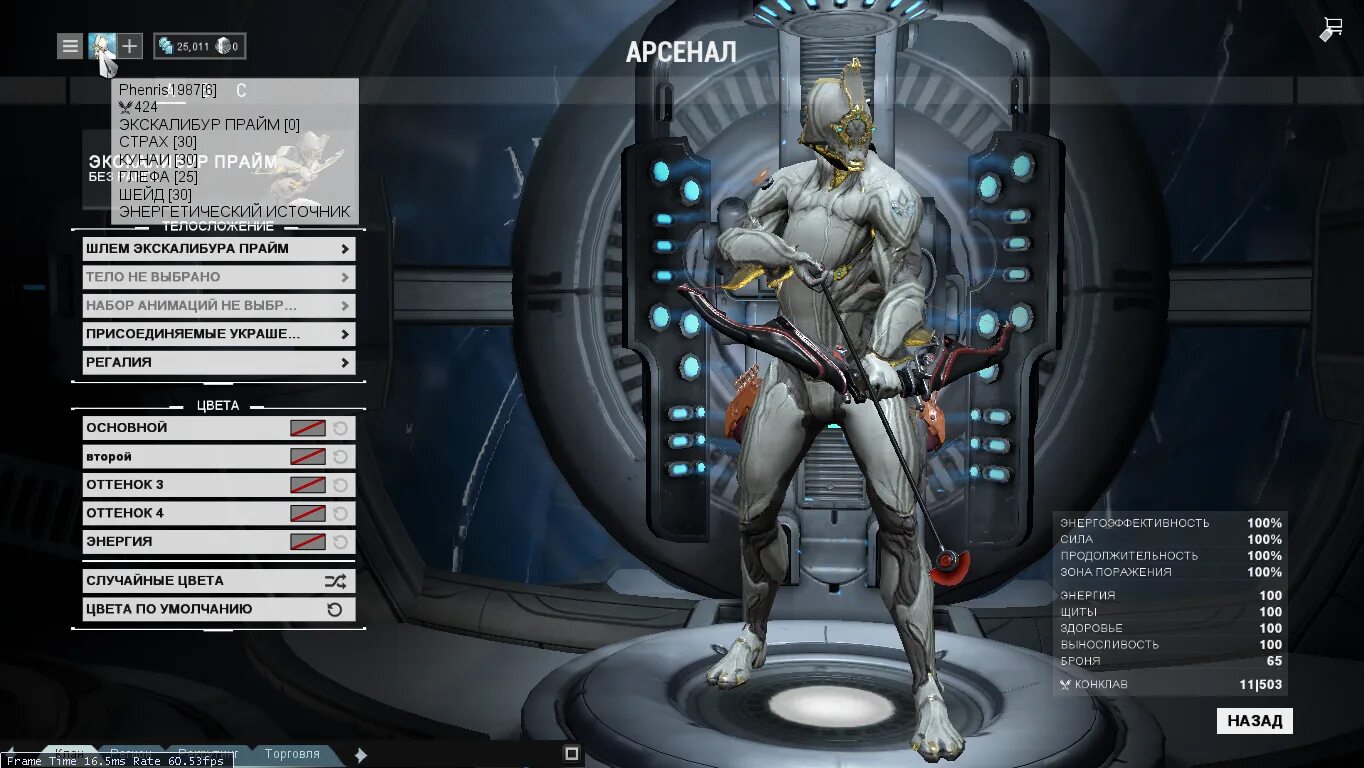Select the Набор анимаций animation set entry
Screen dimensions: 1364x768
[218, 306]
